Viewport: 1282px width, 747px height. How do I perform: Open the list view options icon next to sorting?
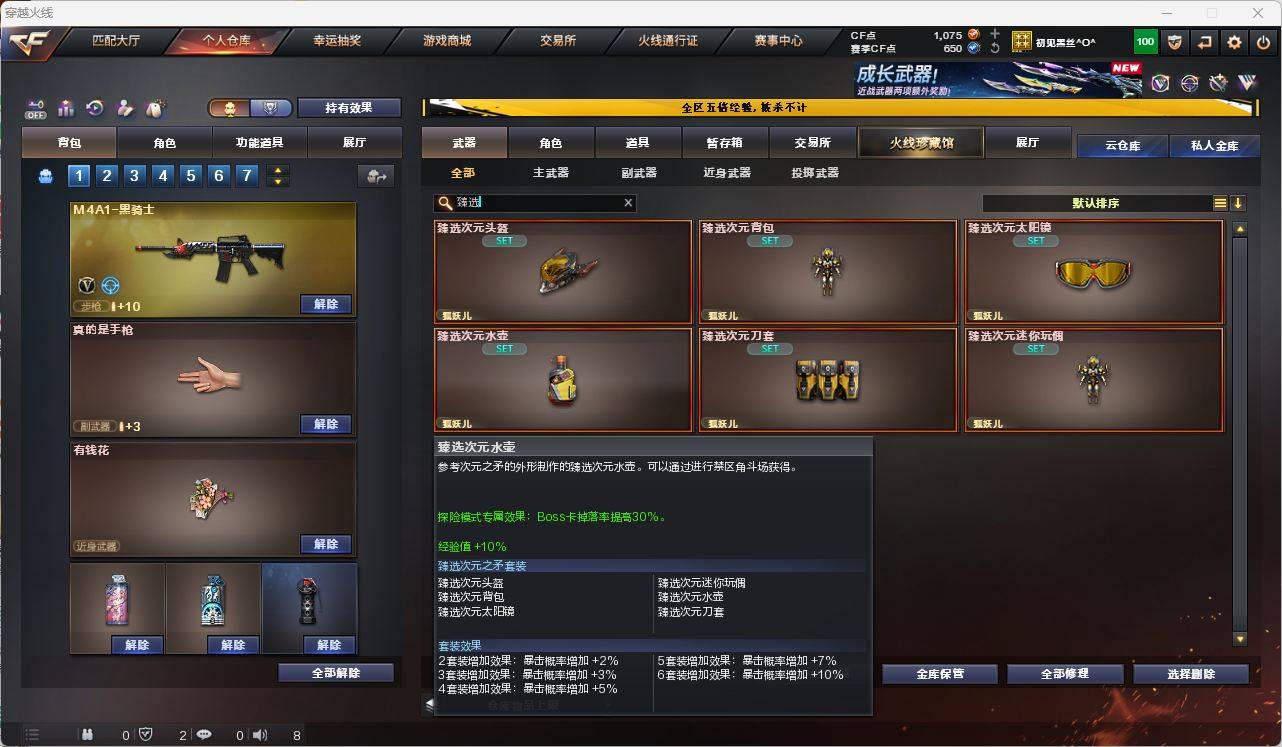tap(1219, 203)
